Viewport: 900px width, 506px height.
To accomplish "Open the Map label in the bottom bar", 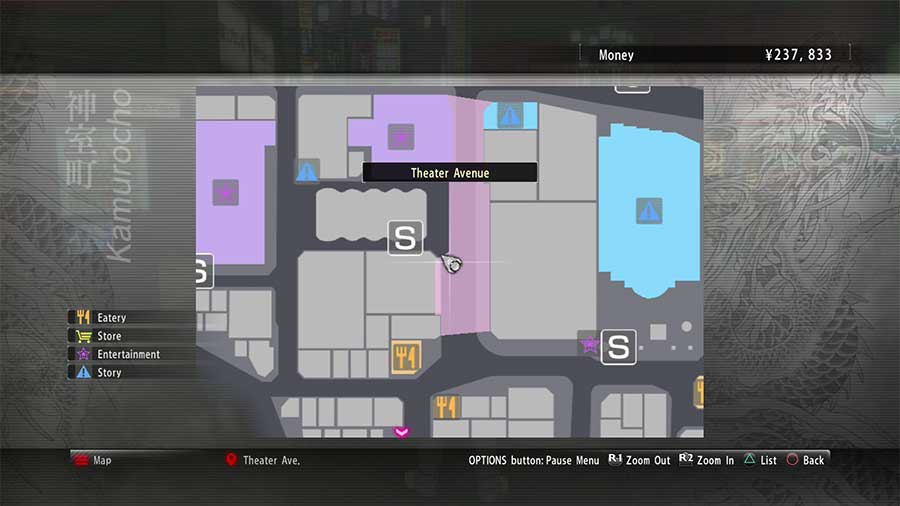I will [x=102, y=460].
